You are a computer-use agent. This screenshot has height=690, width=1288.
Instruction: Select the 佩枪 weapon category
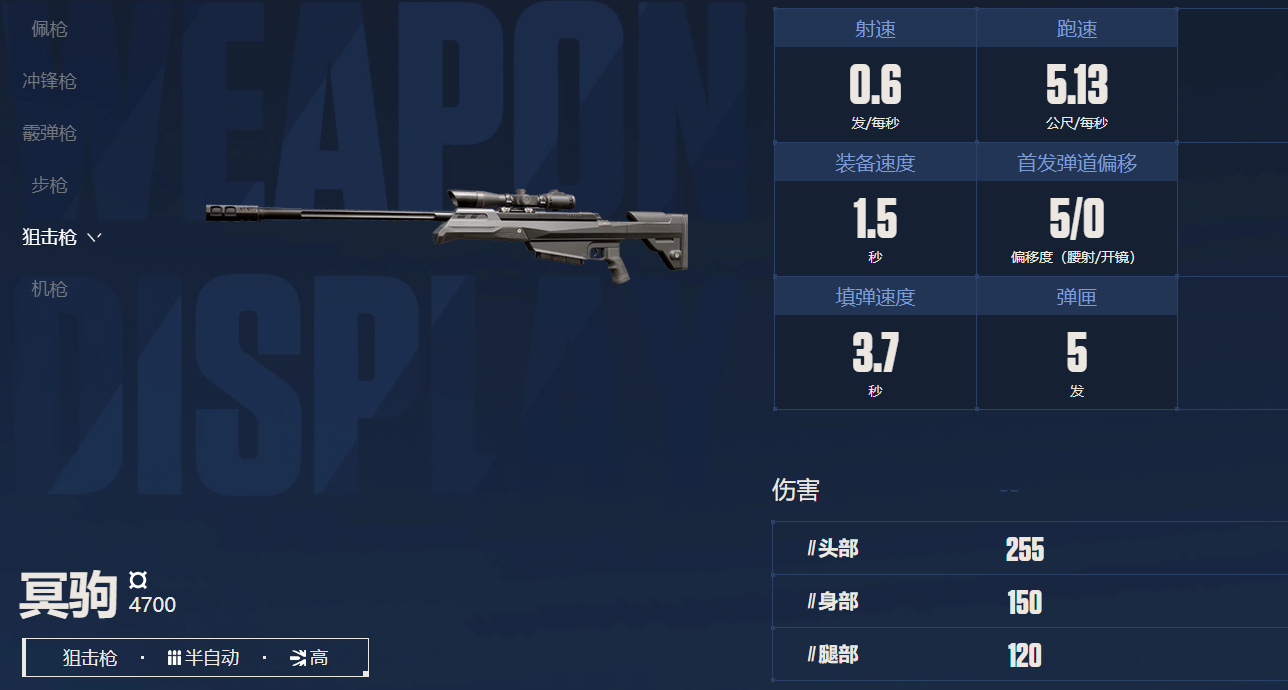pyautogui.click(x=49, y=29)
